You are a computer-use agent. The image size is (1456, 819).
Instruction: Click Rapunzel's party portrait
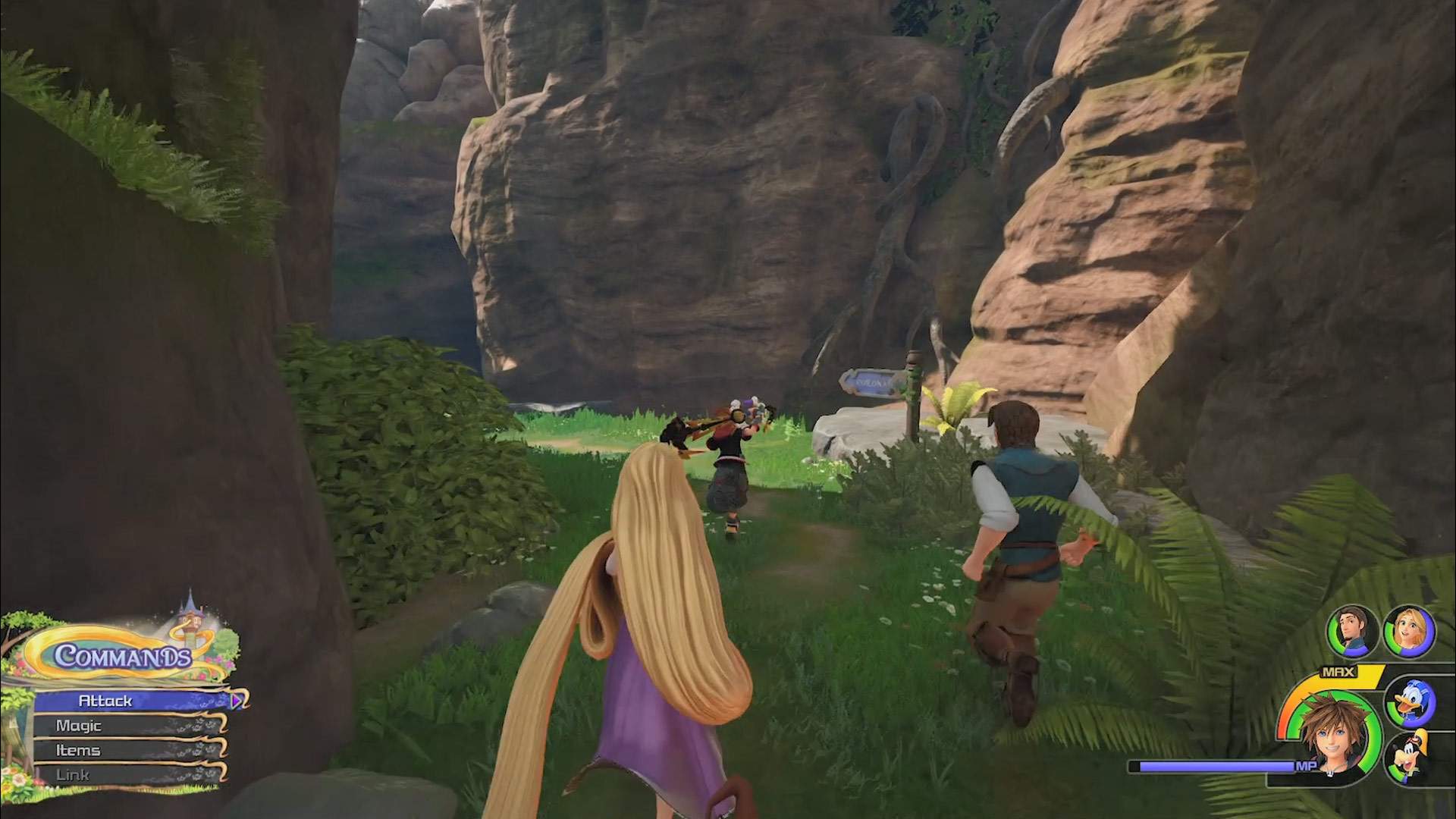tap(1409, 632)
